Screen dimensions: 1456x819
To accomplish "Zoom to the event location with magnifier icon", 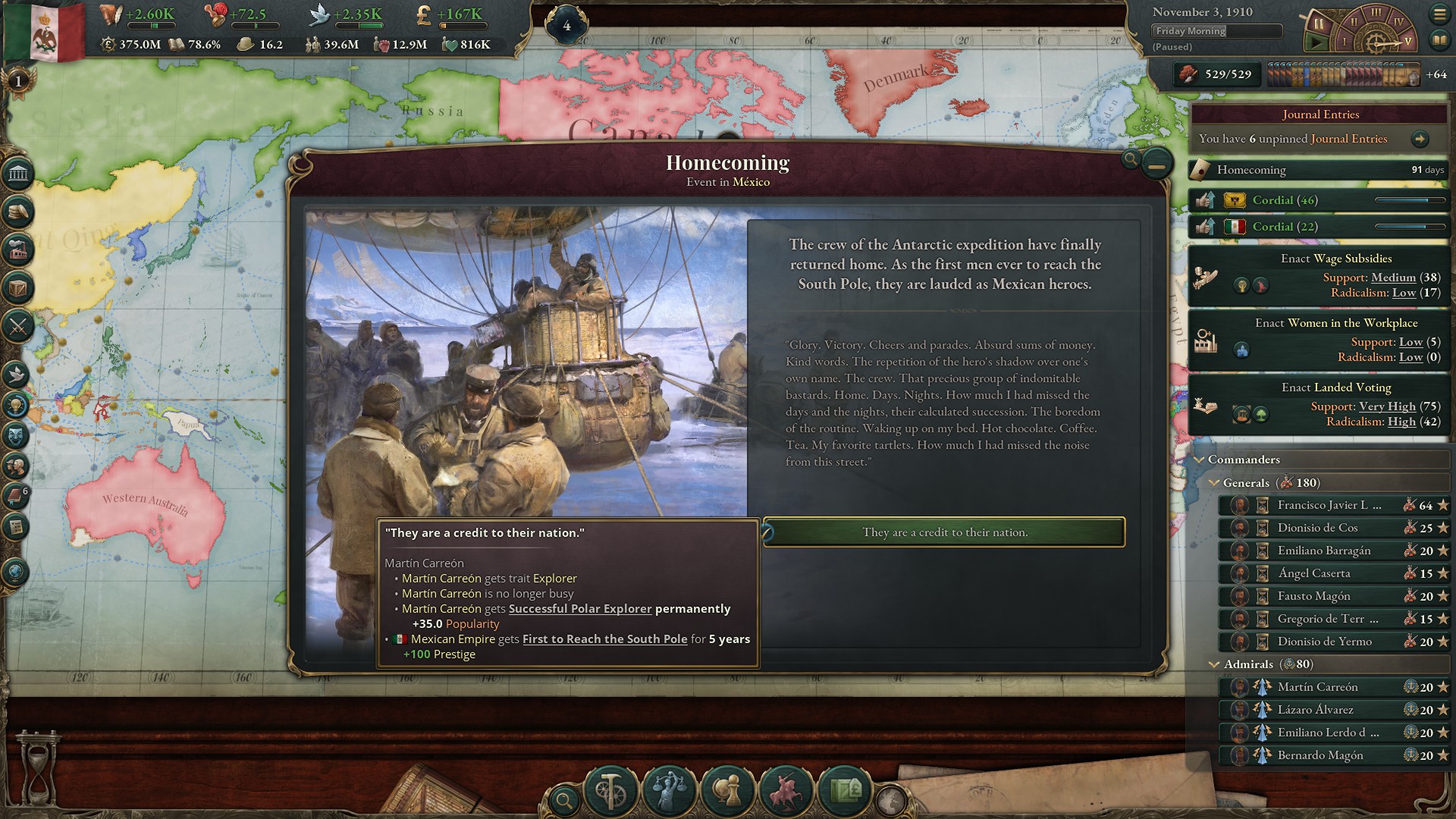I will click(1131, 158).
